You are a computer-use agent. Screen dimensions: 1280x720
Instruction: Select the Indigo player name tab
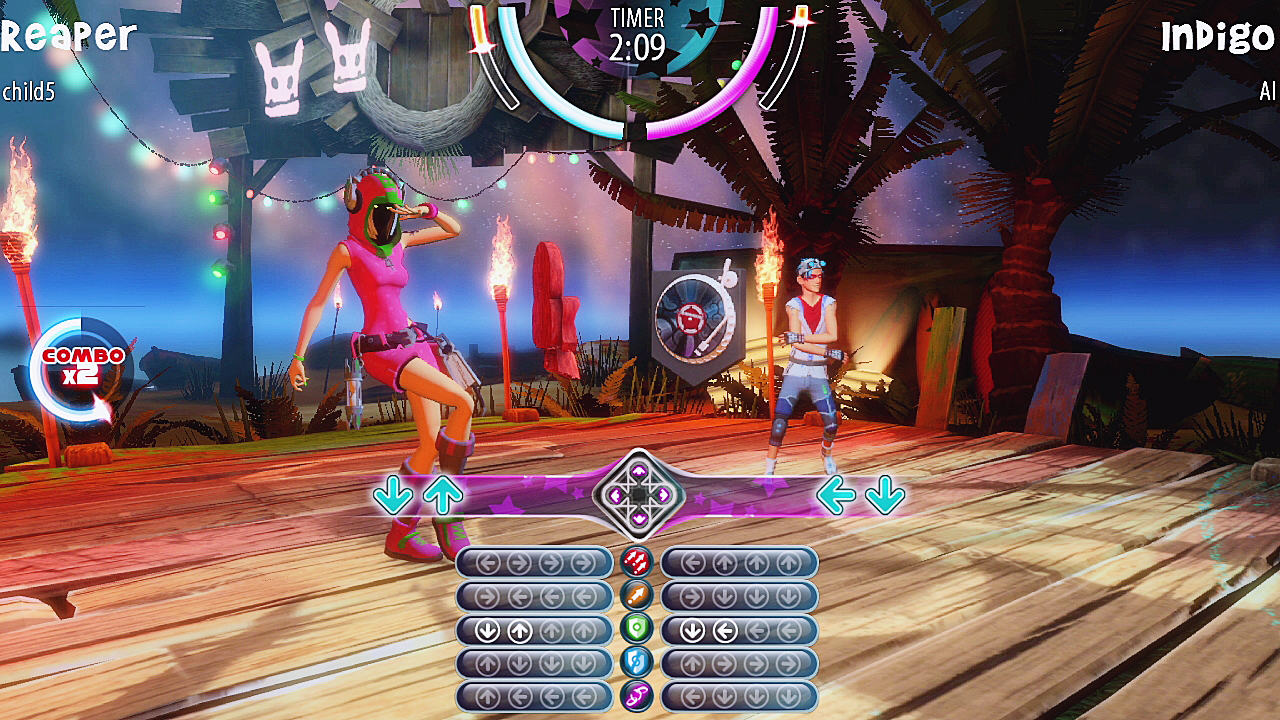1218,38
